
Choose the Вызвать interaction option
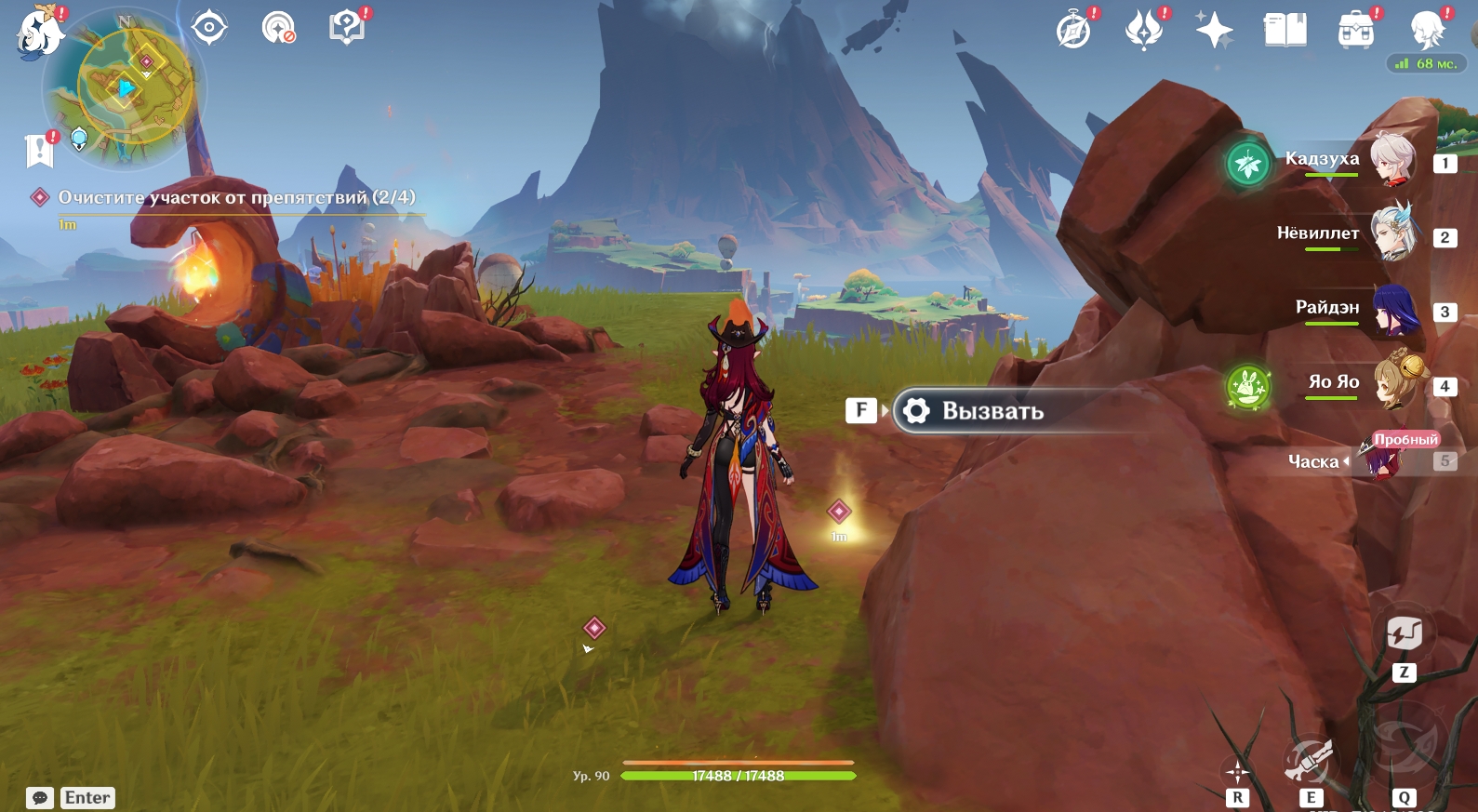992,411
